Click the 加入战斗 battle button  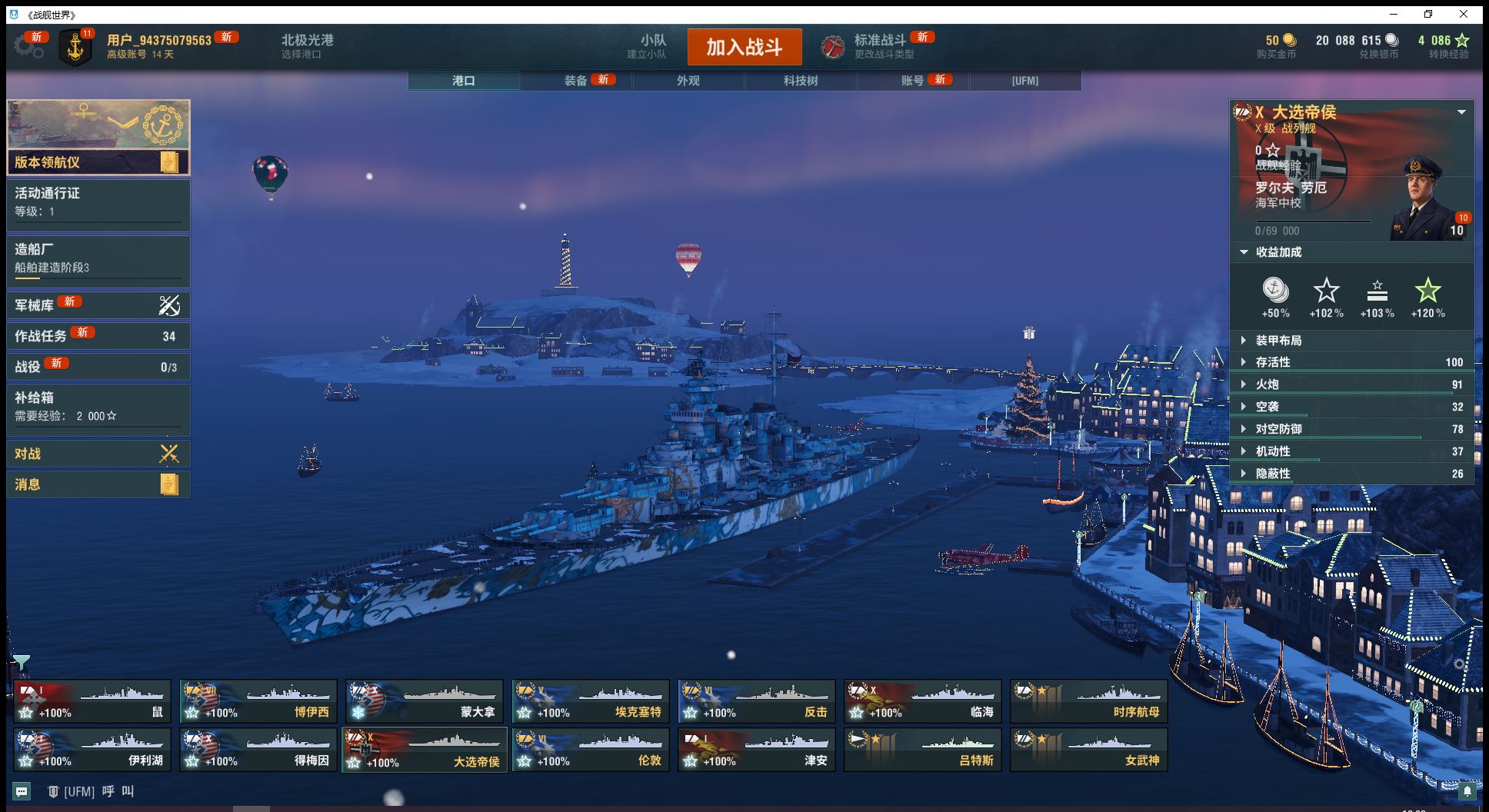[x=744, y=48]
